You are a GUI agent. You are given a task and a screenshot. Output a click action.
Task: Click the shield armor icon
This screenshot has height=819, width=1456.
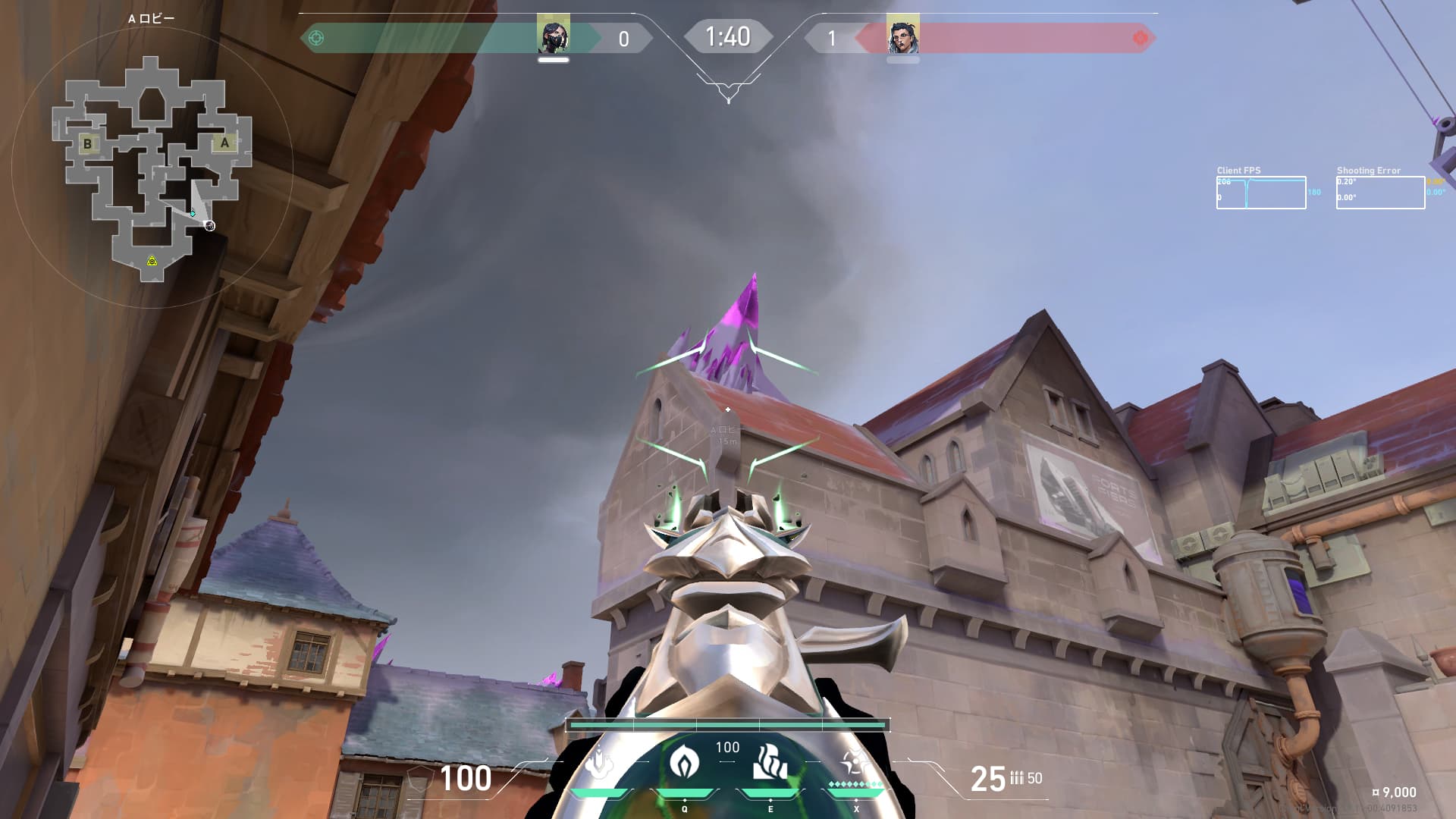point(419,779)
